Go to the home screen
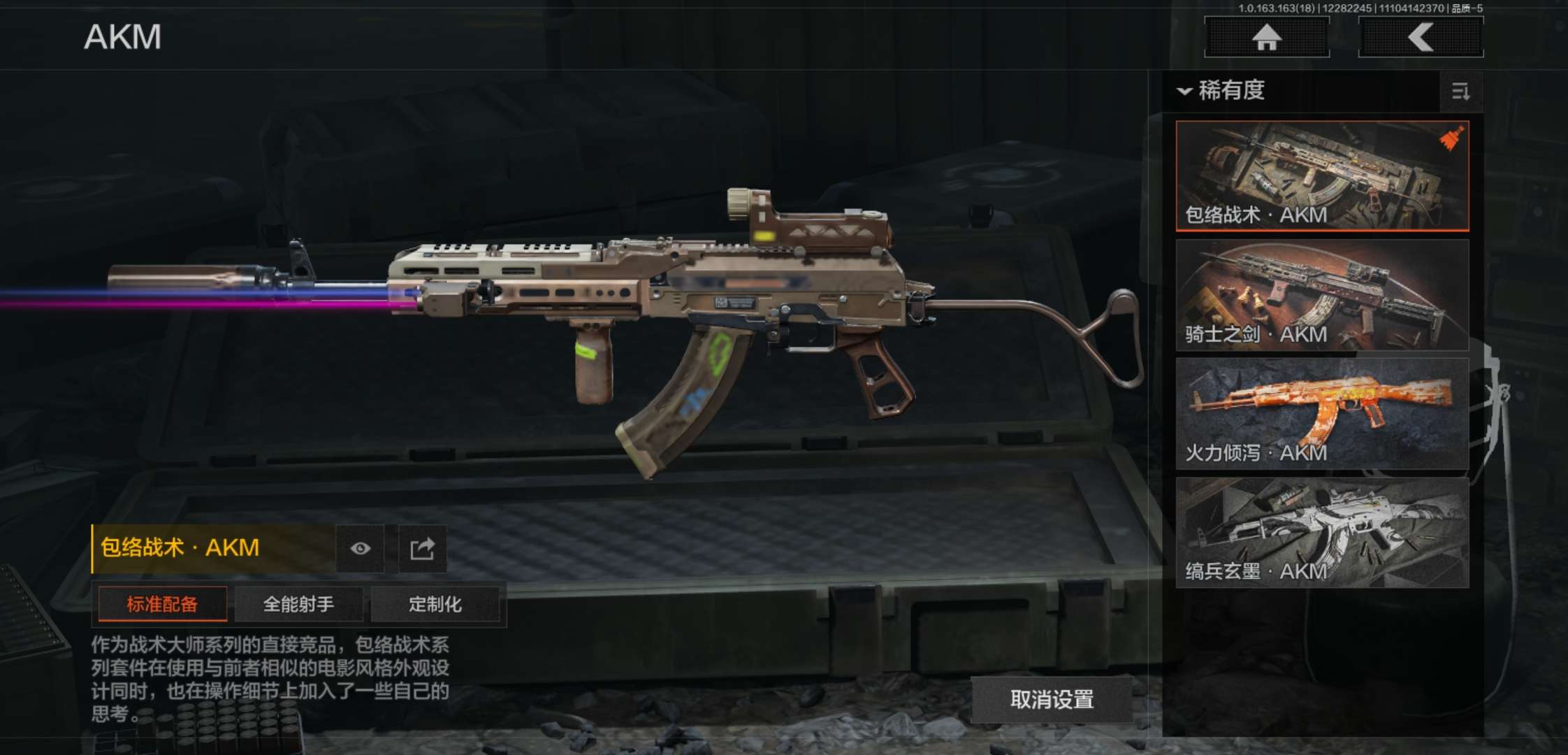Screen dimensions: 1568x755 click(x=1266, y=37)
